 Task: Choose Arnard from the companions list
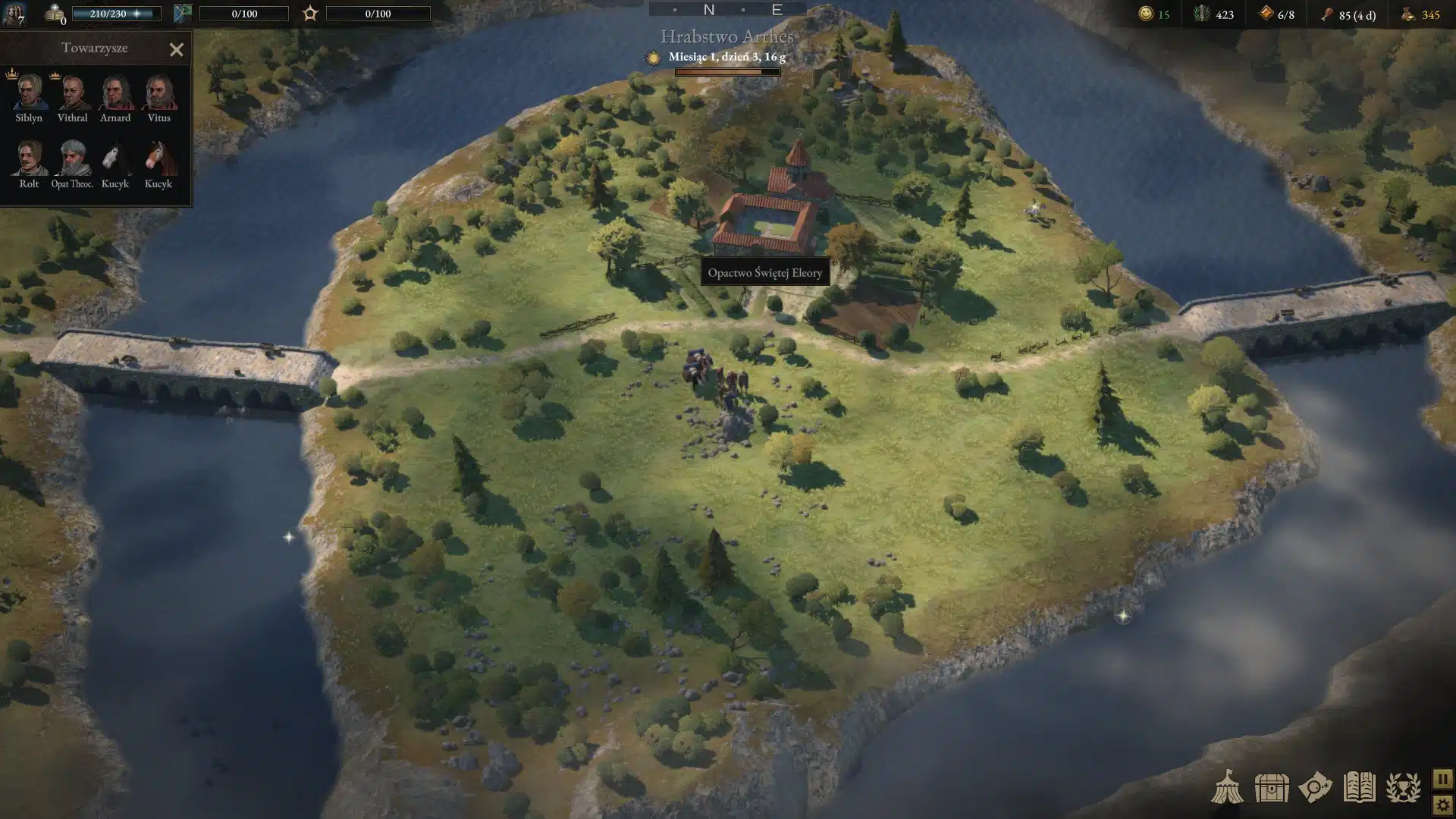pyautogui.click(x=115, y=92)
